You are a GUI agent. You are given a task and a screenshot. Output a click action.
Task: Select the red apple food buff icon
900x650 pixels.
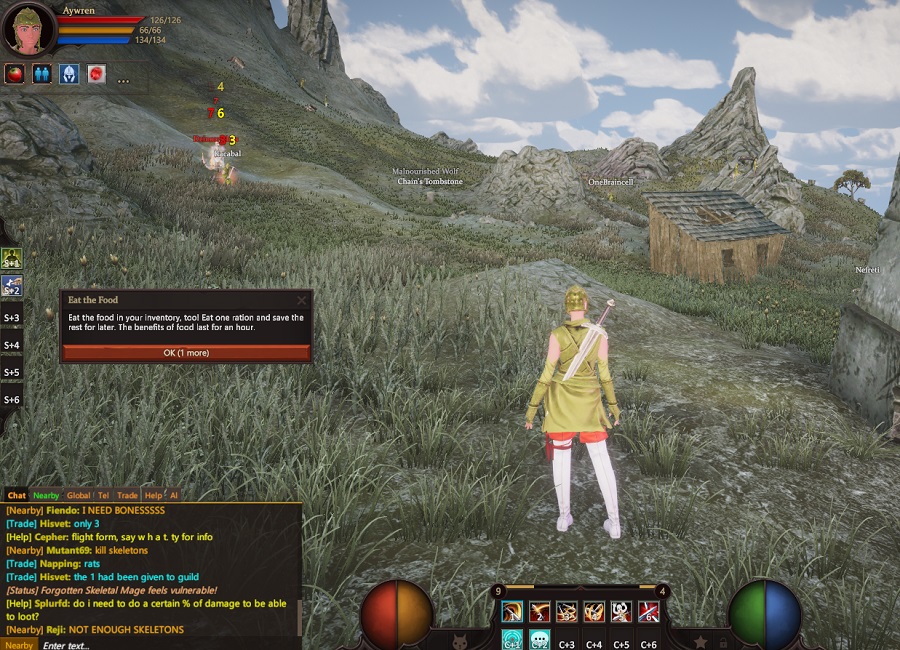click(x=14, y=73)
